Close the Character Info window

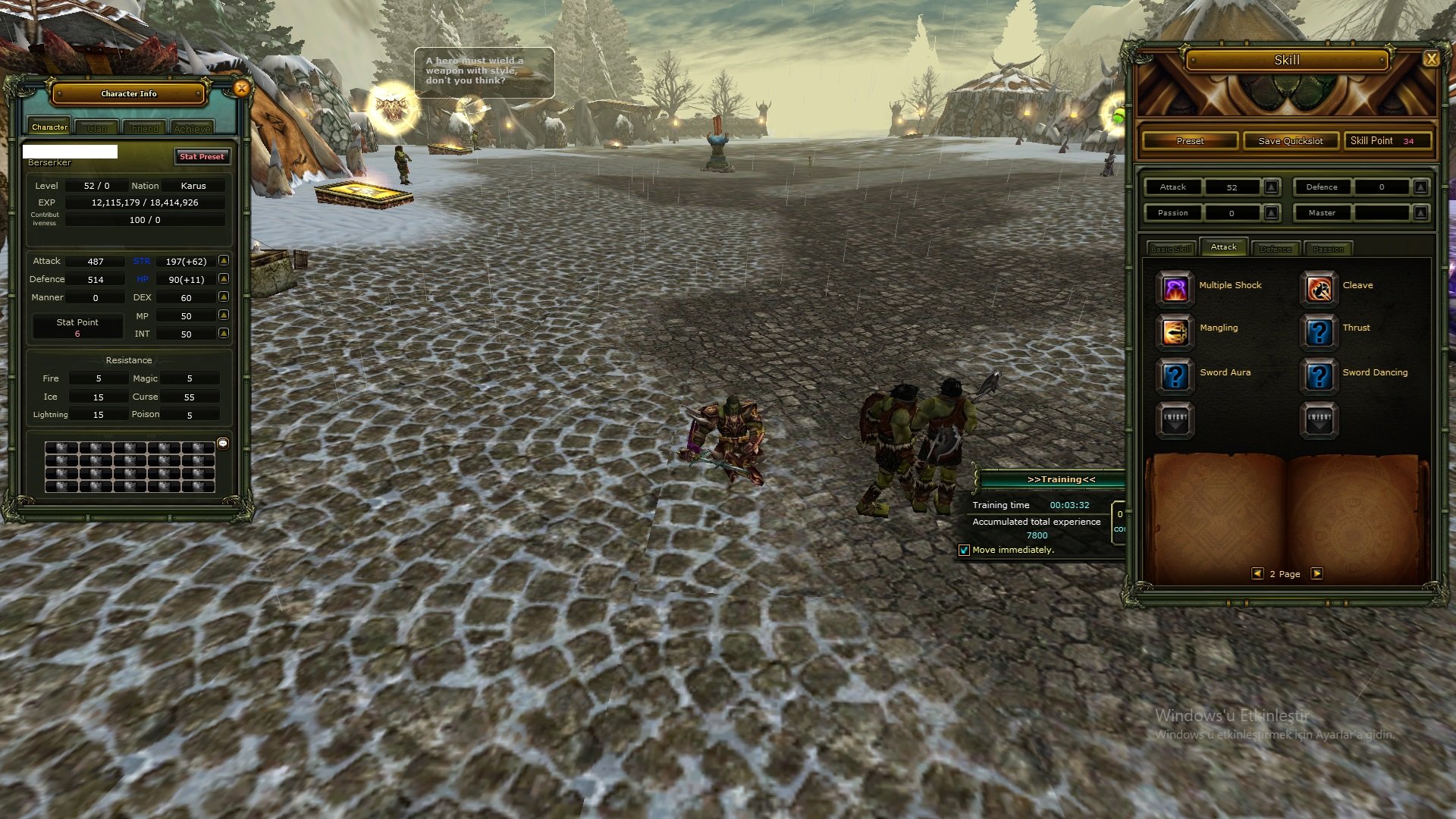tap(241, 89)
